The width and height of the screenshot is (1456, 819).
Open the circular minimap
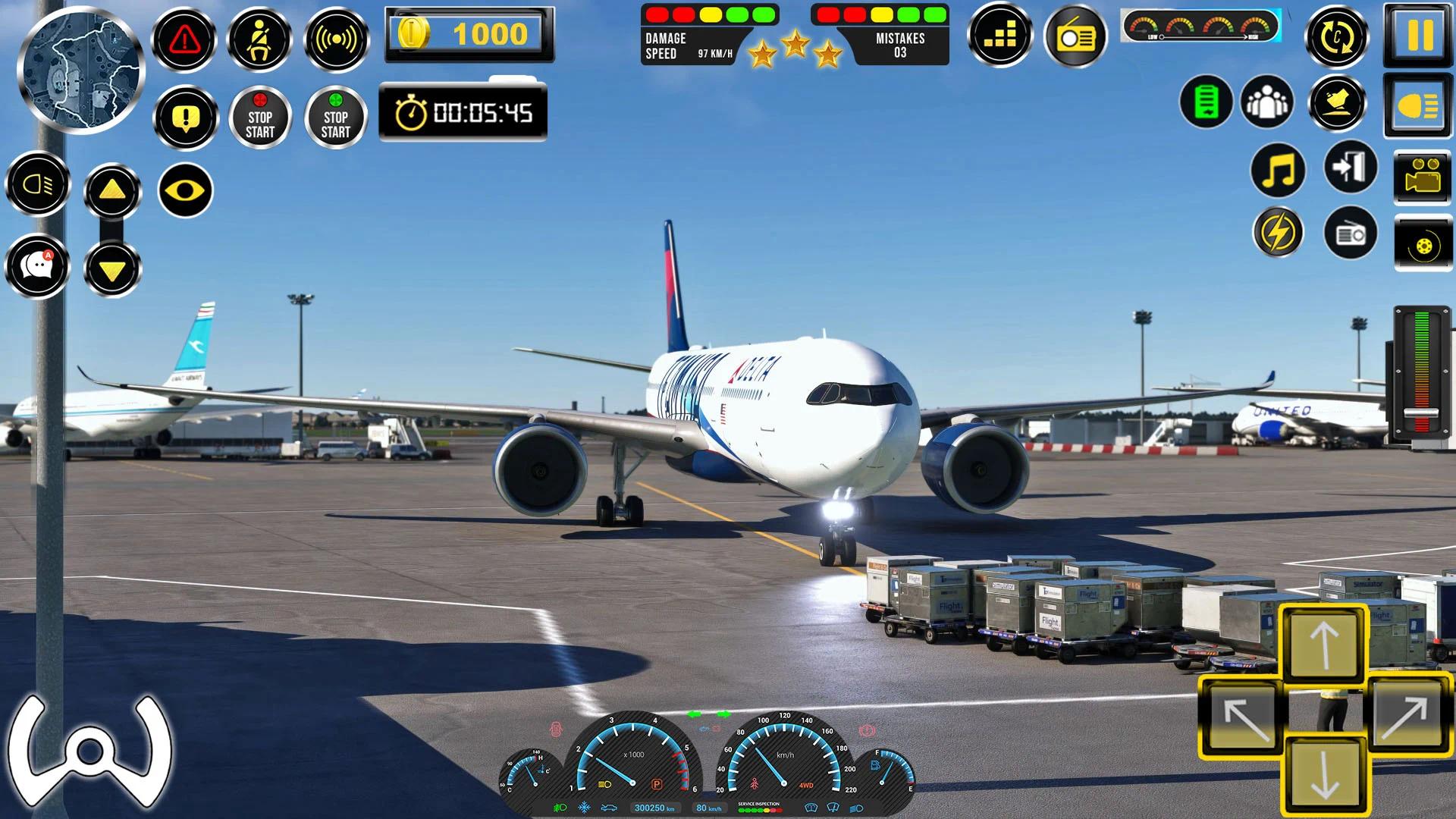pyautogui.click(x=80, y=68)
